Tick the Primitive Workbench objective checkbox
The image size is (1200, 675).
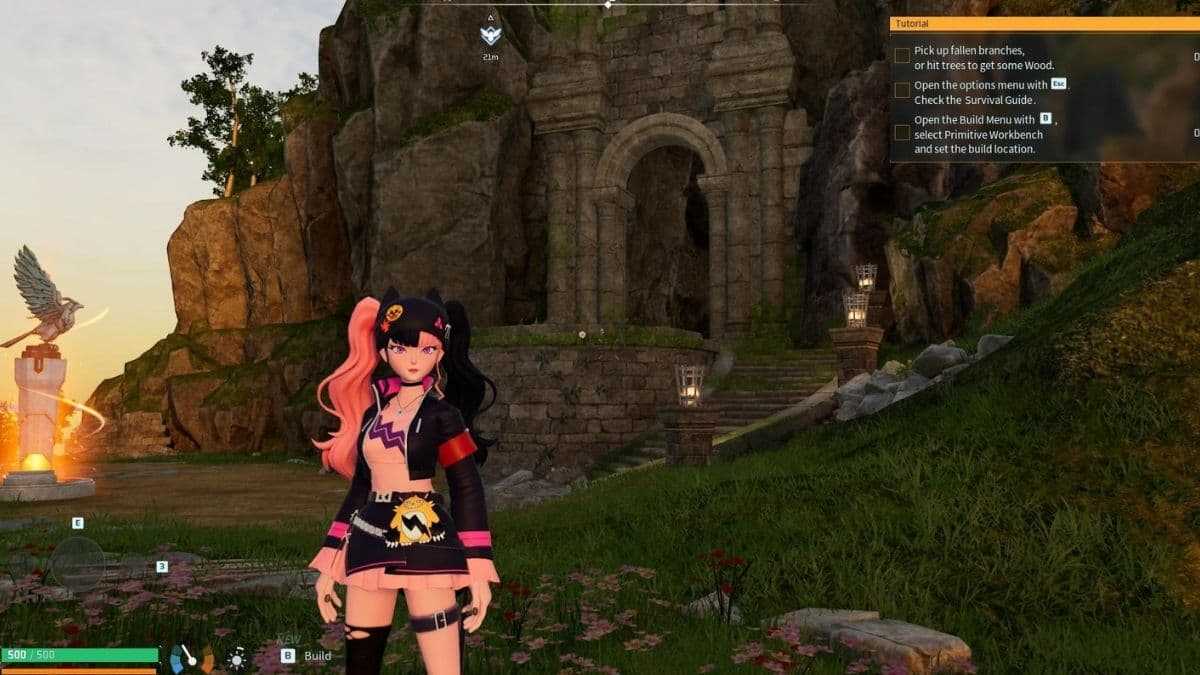click(x=902, y=132)
